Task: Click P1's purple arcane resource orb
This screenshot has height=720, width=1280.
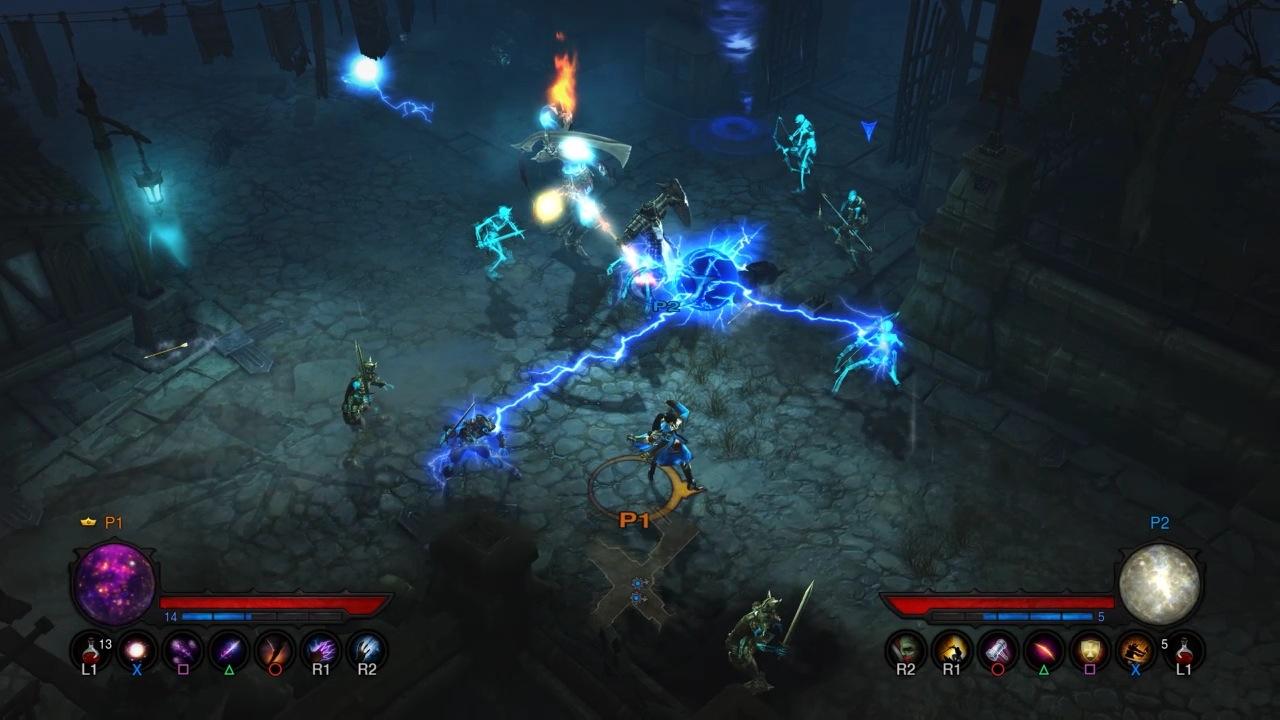Action: click(113, 585)
